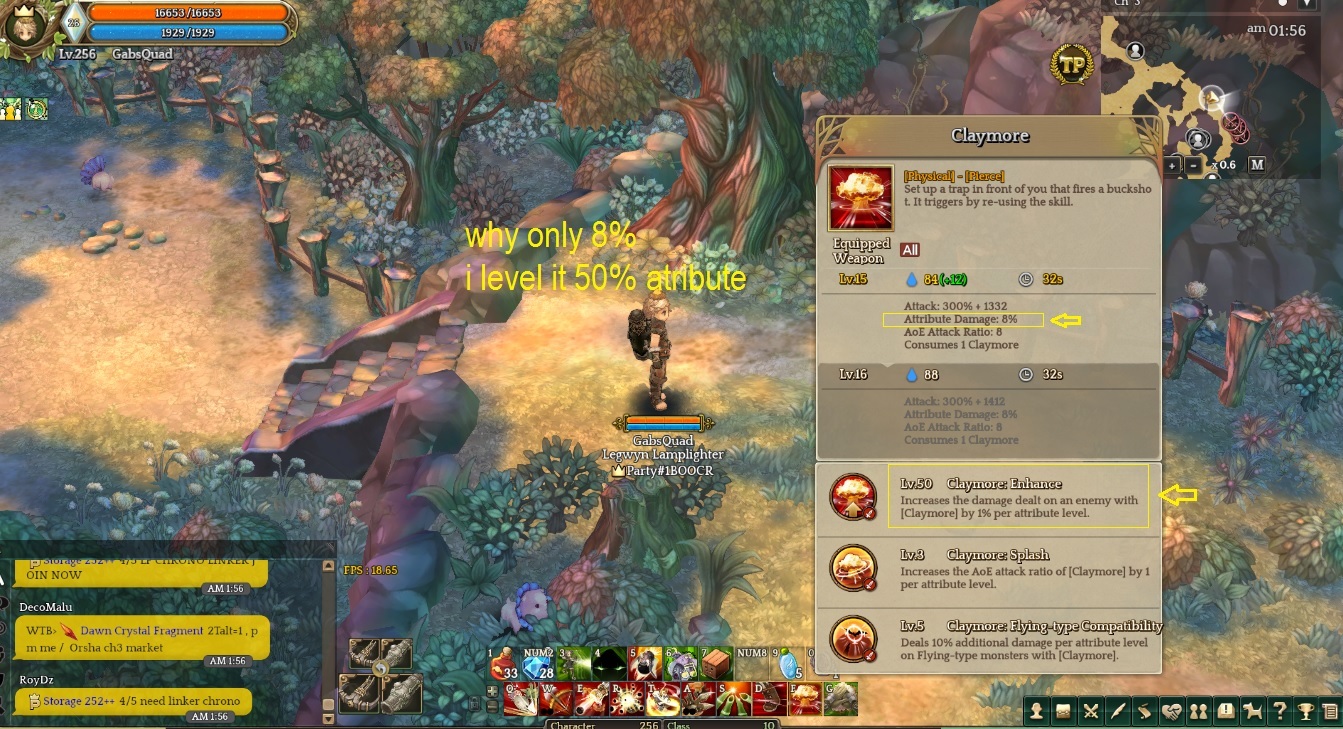Open the gold TP shop badge
This screenshot has width=1343, height=729.
(1072, 64)
